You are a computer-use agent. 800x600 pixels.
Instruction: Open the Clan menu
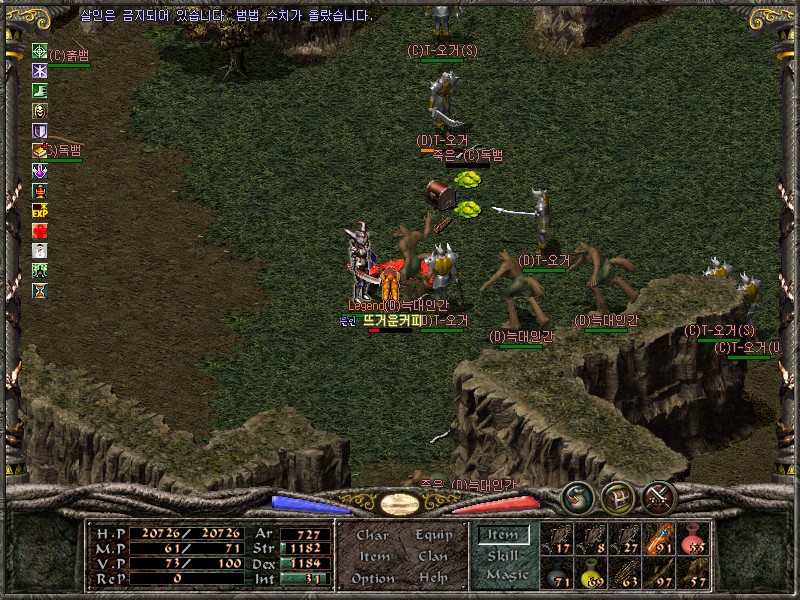pyautogui.click(x=433, y=557)
